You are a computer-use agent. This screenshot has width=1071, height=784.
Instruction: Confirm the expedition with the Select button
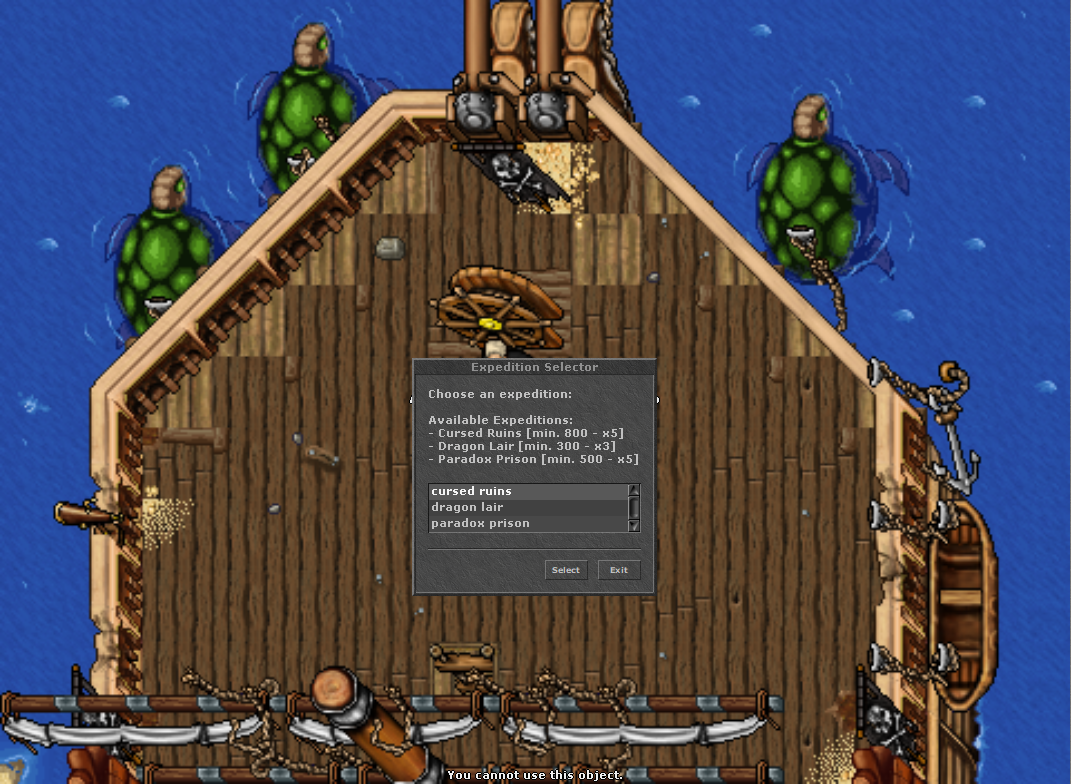[x=566, y=570]
